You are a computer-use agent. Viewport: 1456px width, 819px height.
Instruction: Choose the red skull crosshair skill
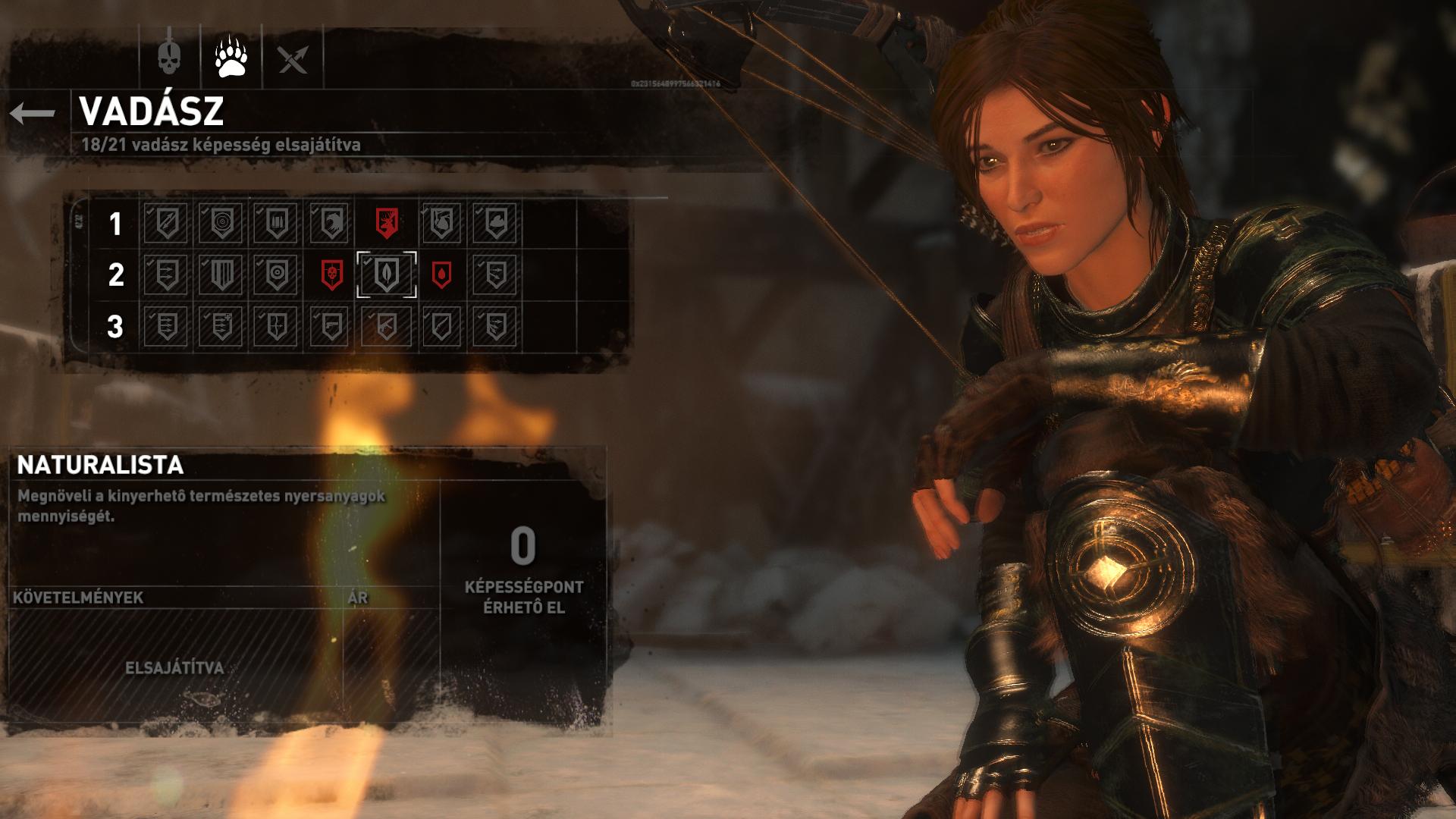(x=331, y=275)
